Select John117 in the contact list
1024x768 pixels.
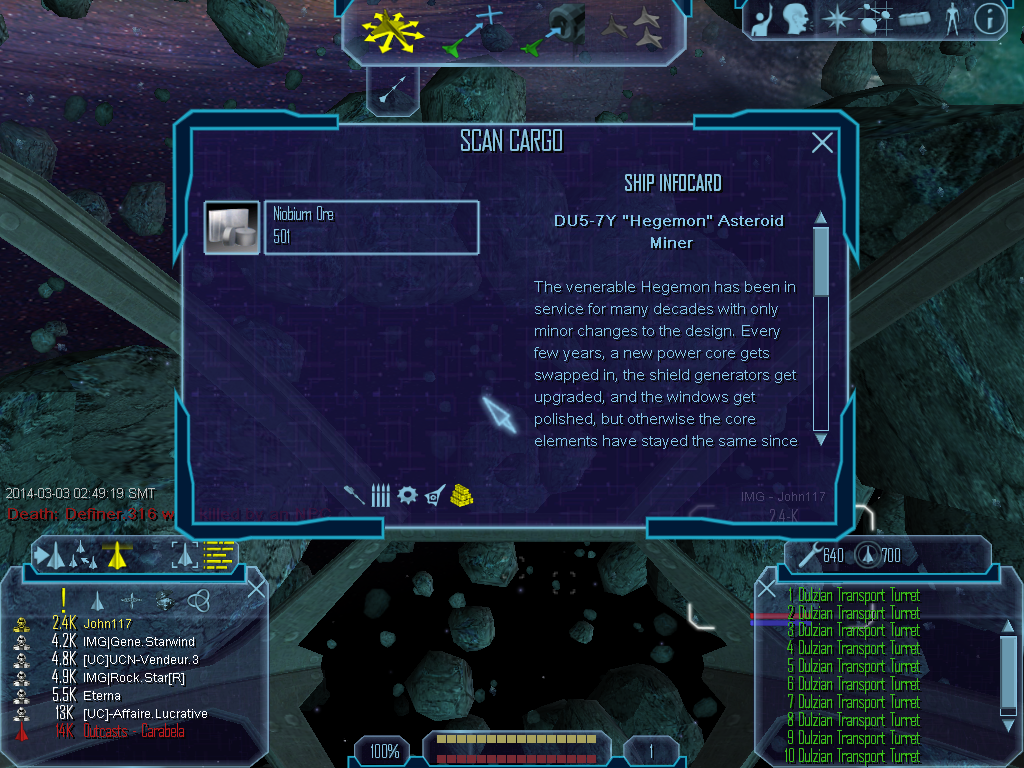[x=108, y=624]
